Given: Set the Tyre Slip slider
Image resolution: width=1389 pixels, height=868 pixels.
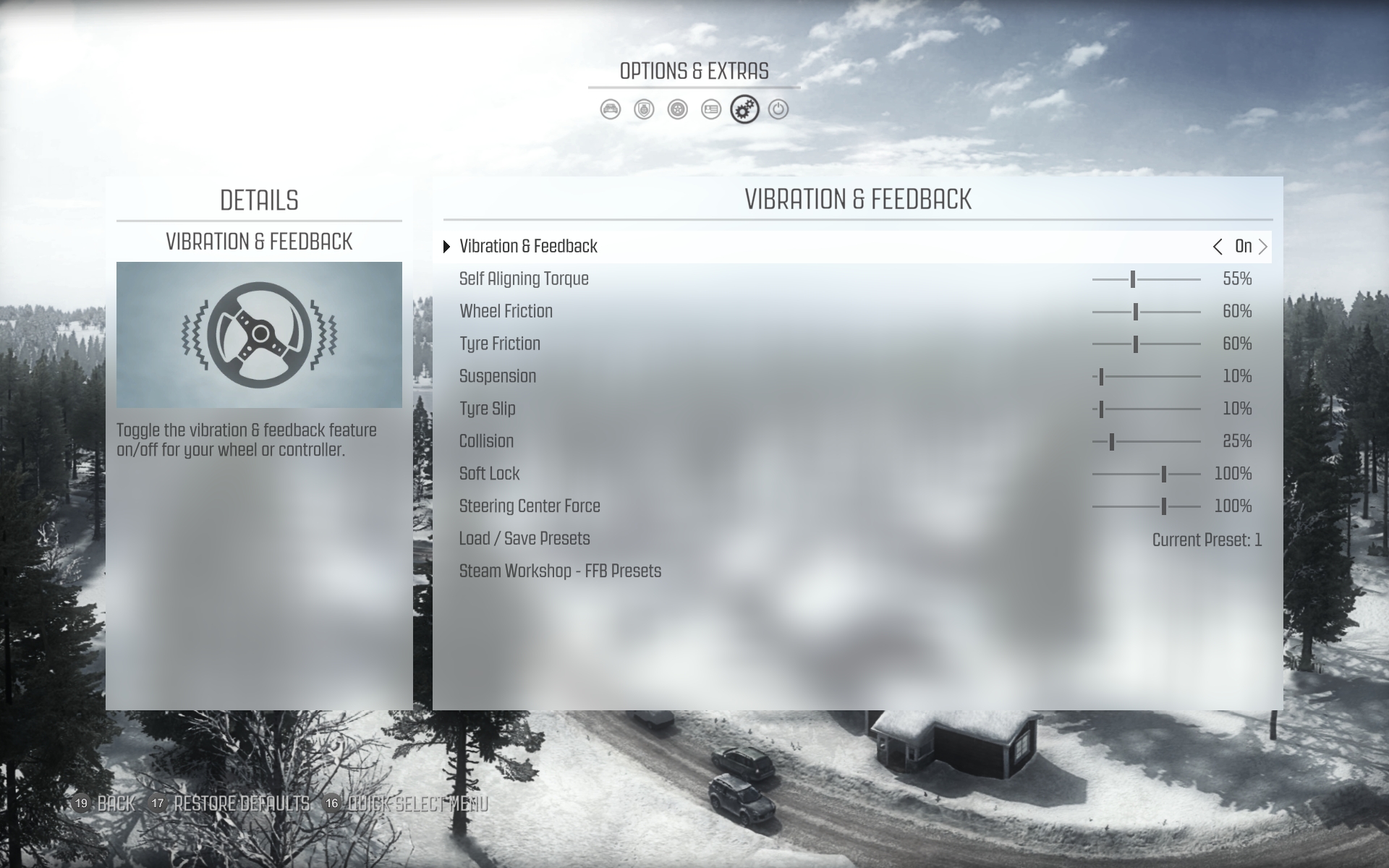Looking at the screenshot, I should click(x=1101, y=409).
